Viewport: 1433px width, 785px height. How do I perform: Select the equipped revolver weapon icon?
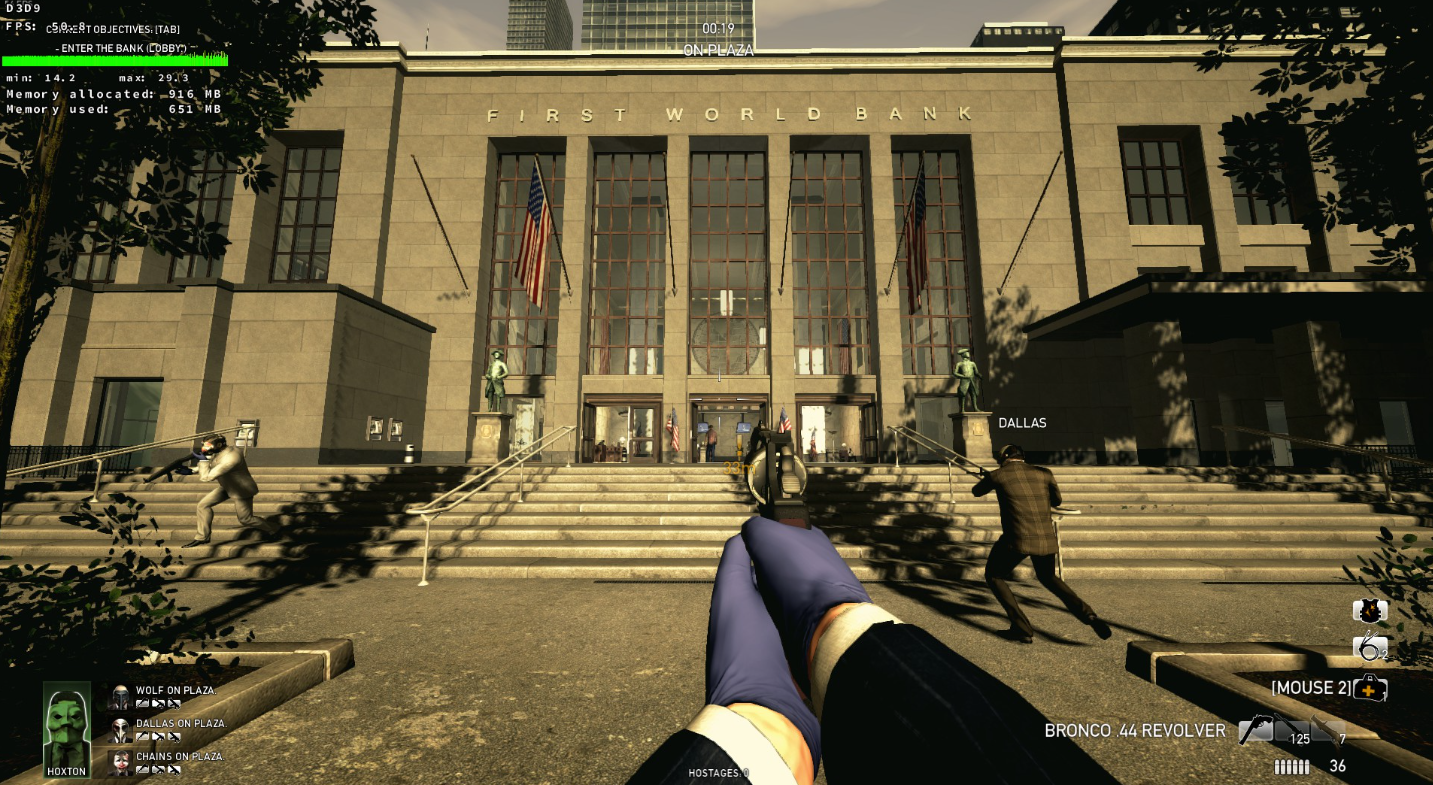pos(1255,728)
